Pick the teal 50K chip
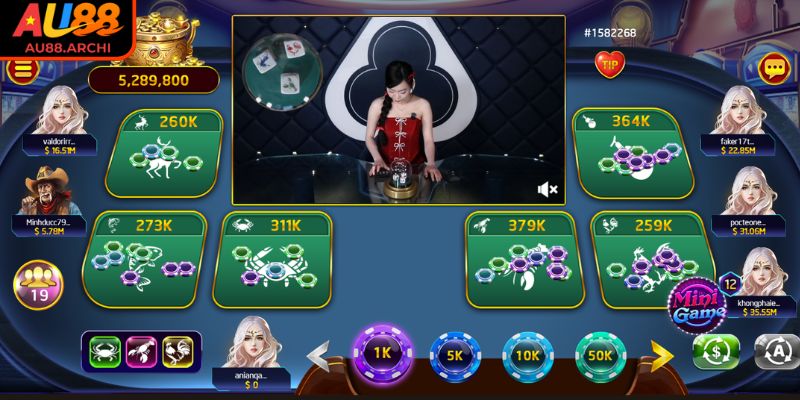The image size is (800, 400). [x=601, y=354]
